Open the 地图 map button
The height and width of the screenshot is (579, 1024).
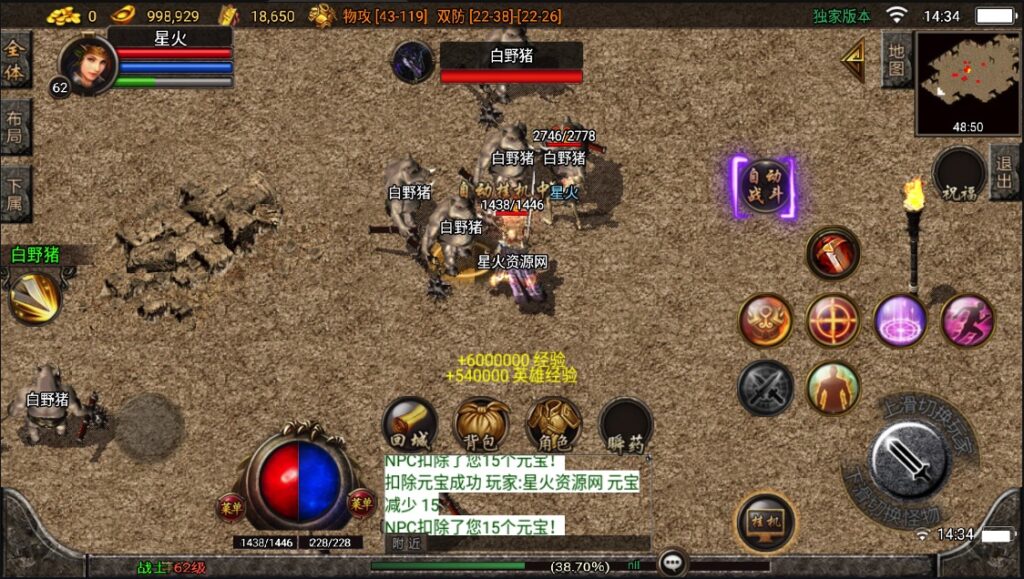click(x=896, y=60)
